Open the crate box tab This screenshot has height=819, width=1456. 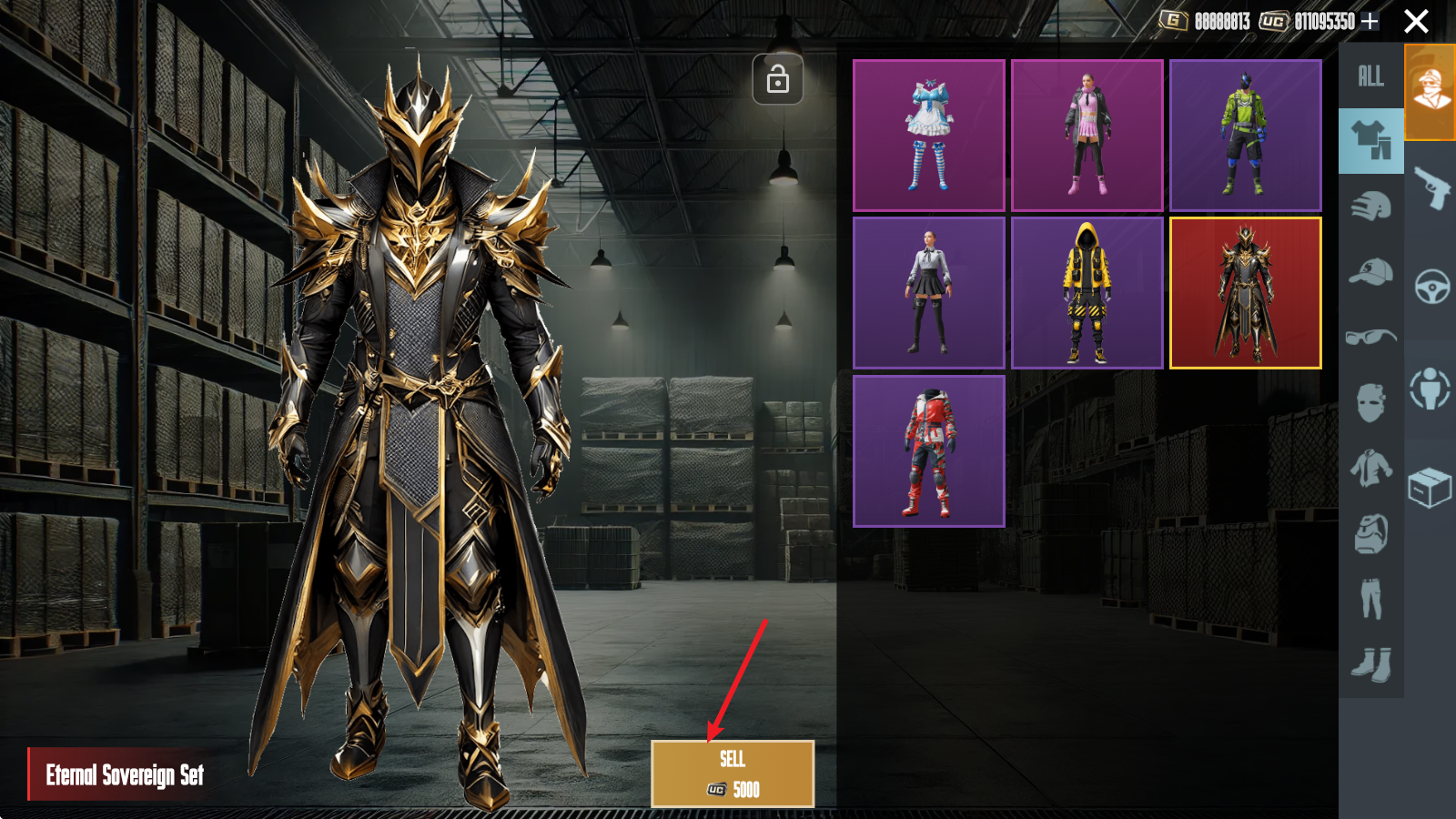point(1431,488)
